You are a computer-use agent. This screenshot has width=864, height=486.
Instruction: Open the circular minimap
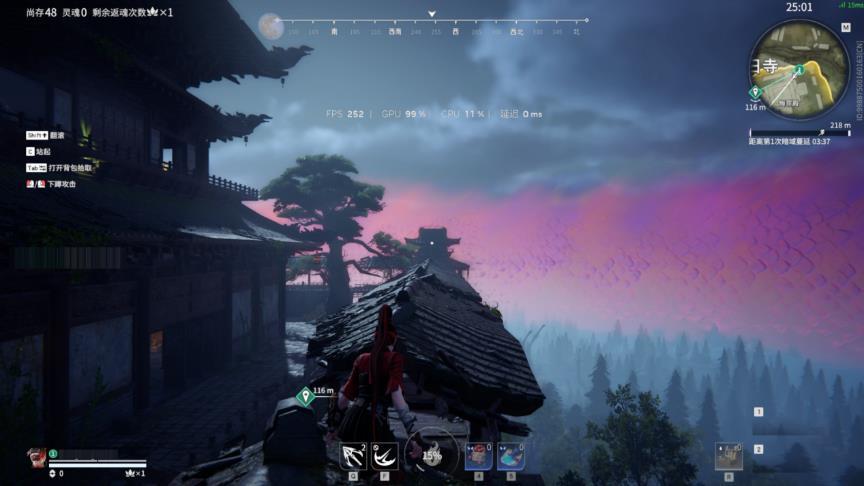(x=798, y=69)
